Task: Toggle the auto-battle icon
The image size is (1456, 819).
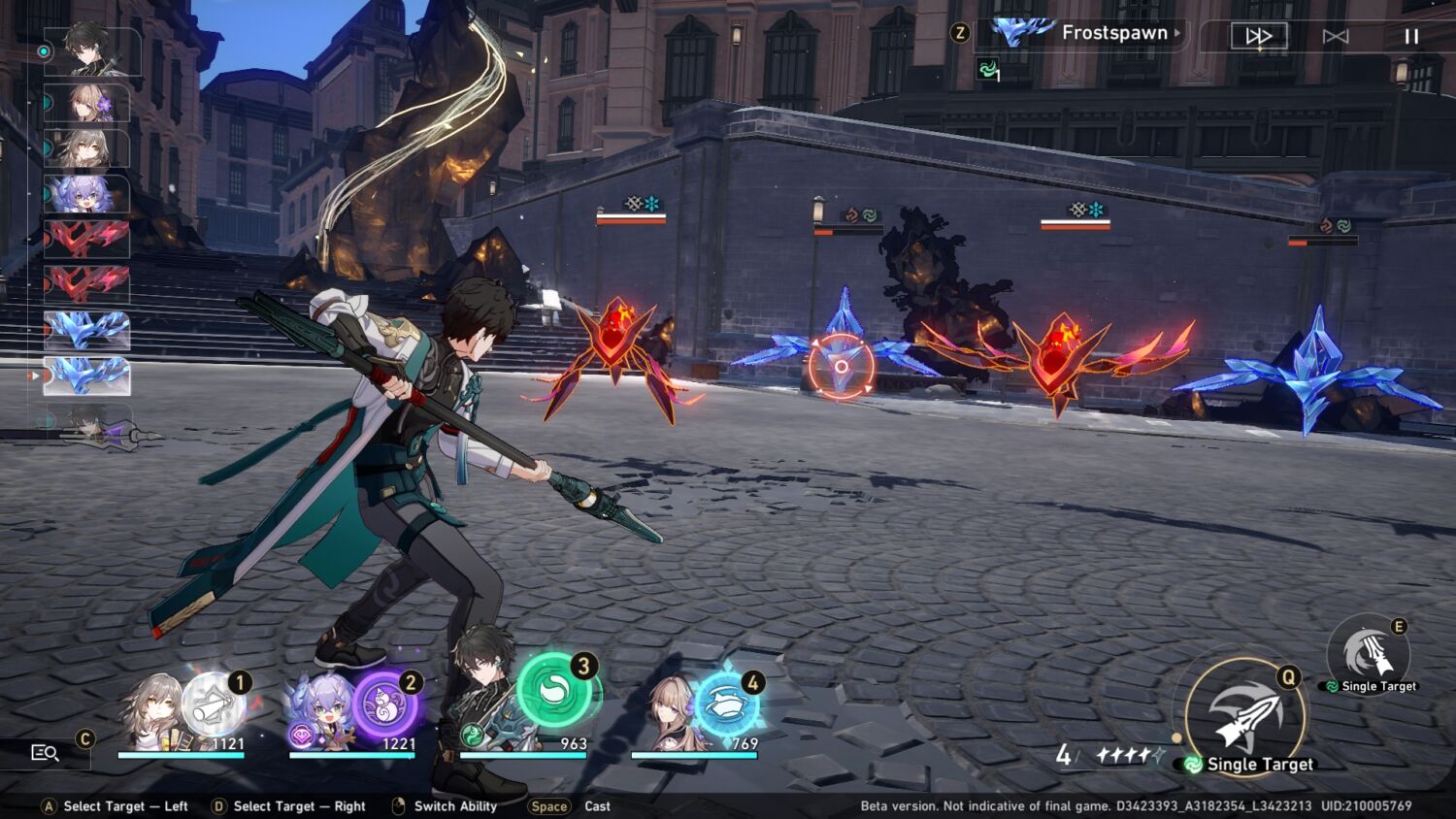Action: [x=1336, y=36]
